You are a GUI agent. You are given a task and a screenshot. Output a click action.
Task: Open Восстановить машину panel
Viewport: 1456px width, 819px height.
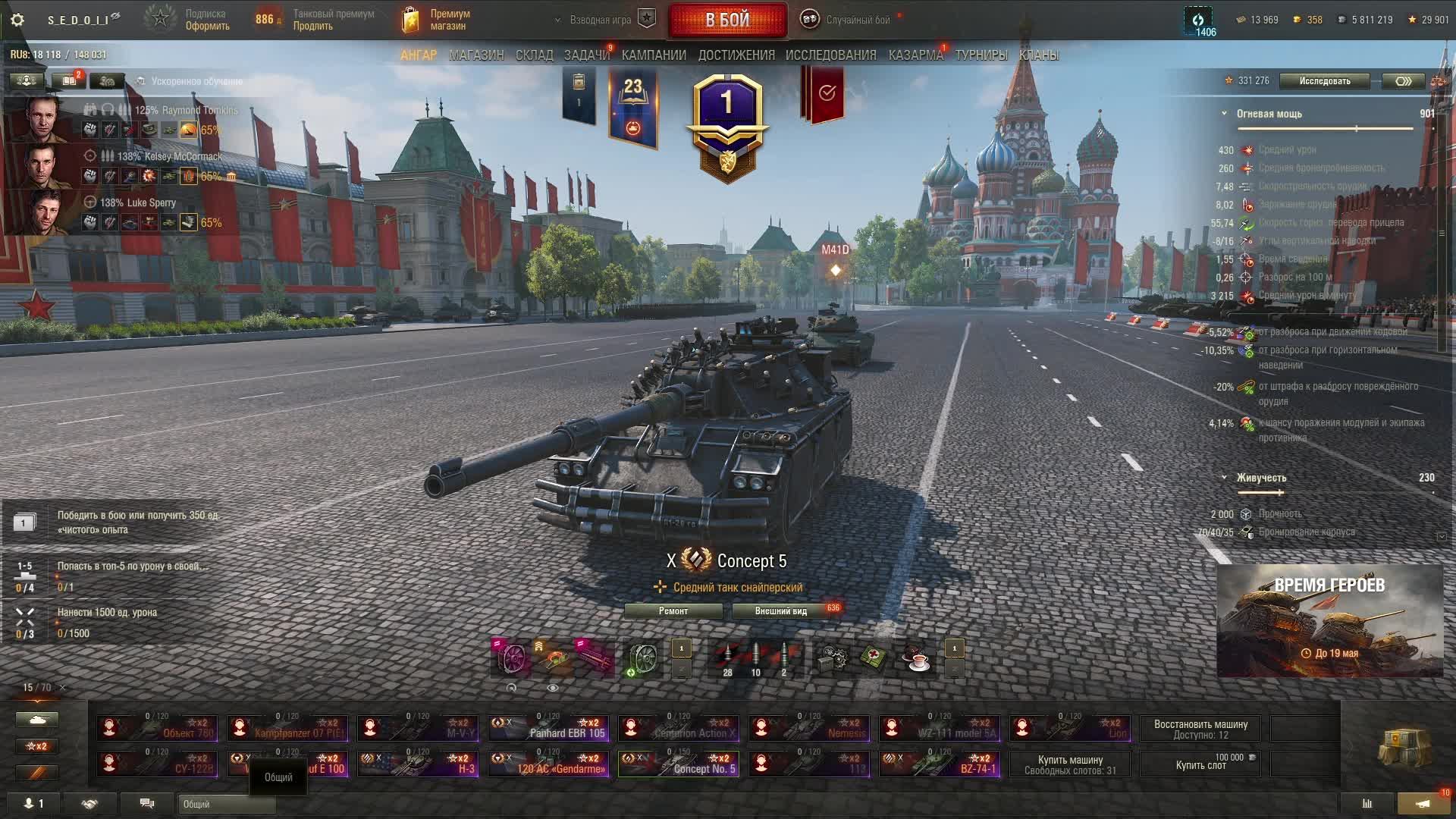click(x=1200, y=729)
